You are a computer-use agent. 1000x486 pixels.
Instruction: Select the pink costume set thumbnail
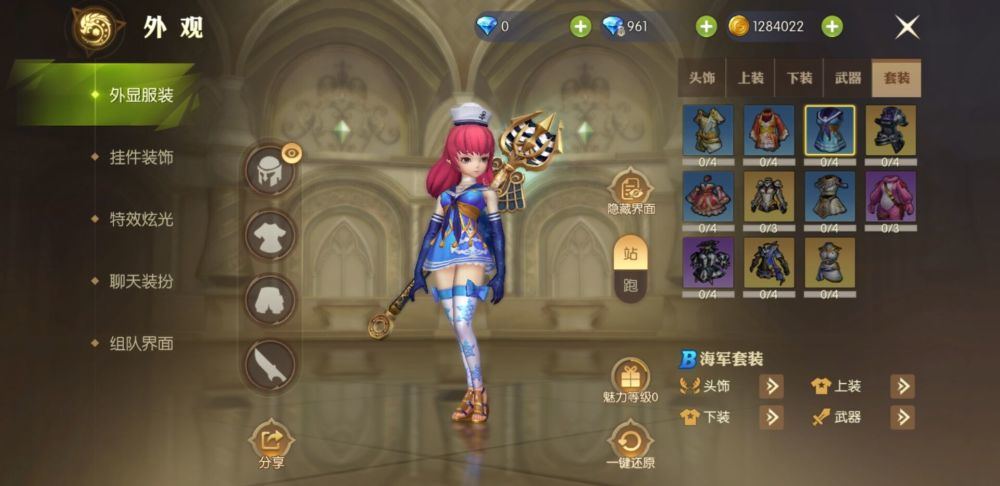click(x=890, y=196)
